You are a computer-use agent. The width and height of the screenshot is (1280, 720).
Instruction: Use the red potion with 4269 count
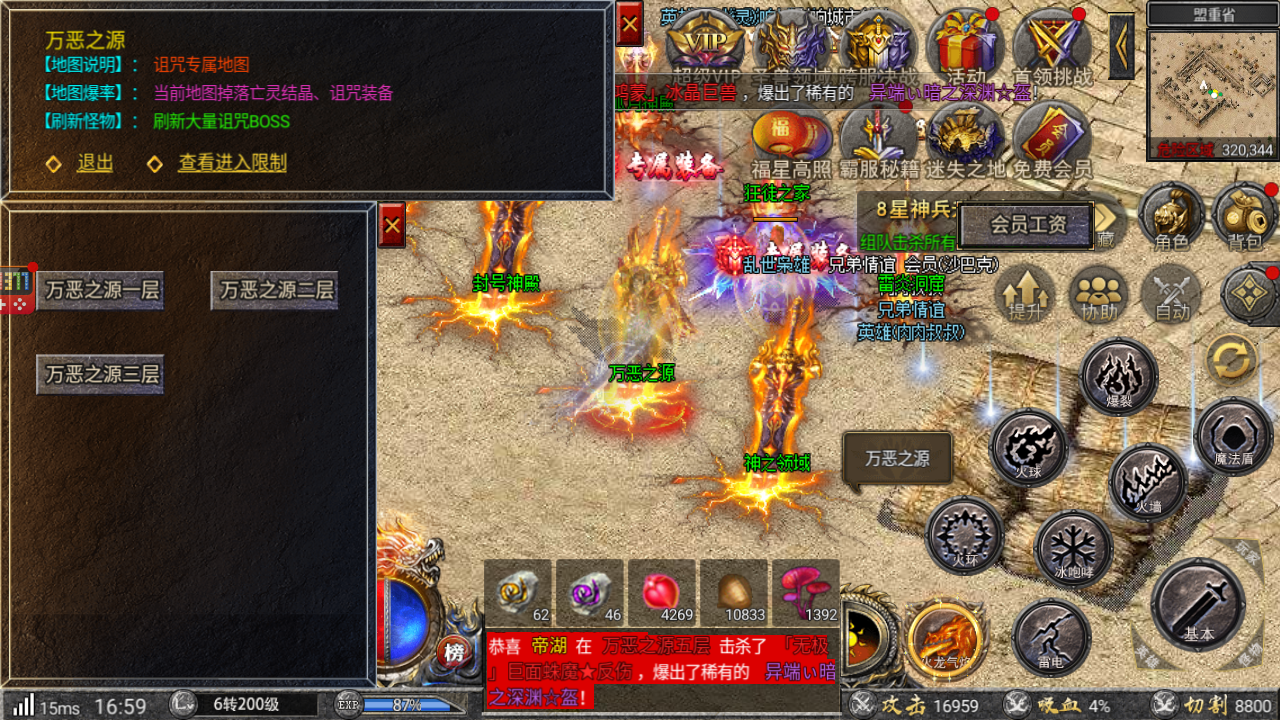(x=660, y=592)
